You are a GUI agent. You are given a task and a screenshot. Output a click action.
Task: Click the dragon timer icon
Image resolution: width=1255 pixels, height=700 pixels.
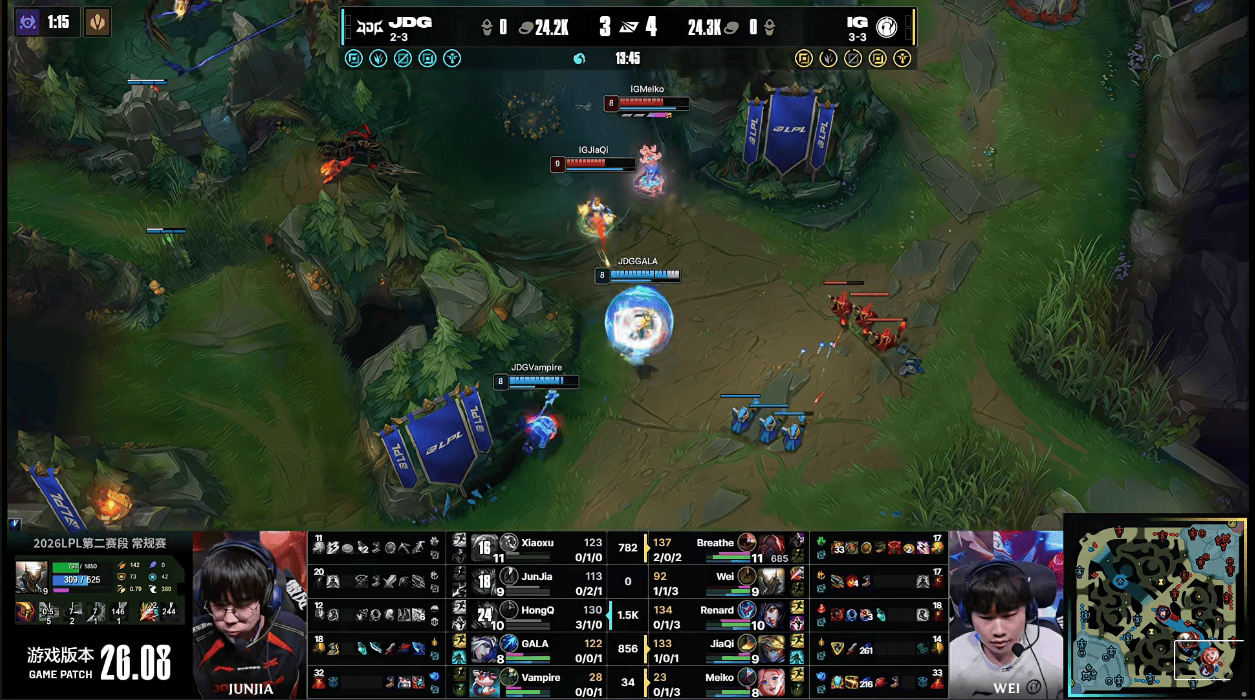(97, 21)
